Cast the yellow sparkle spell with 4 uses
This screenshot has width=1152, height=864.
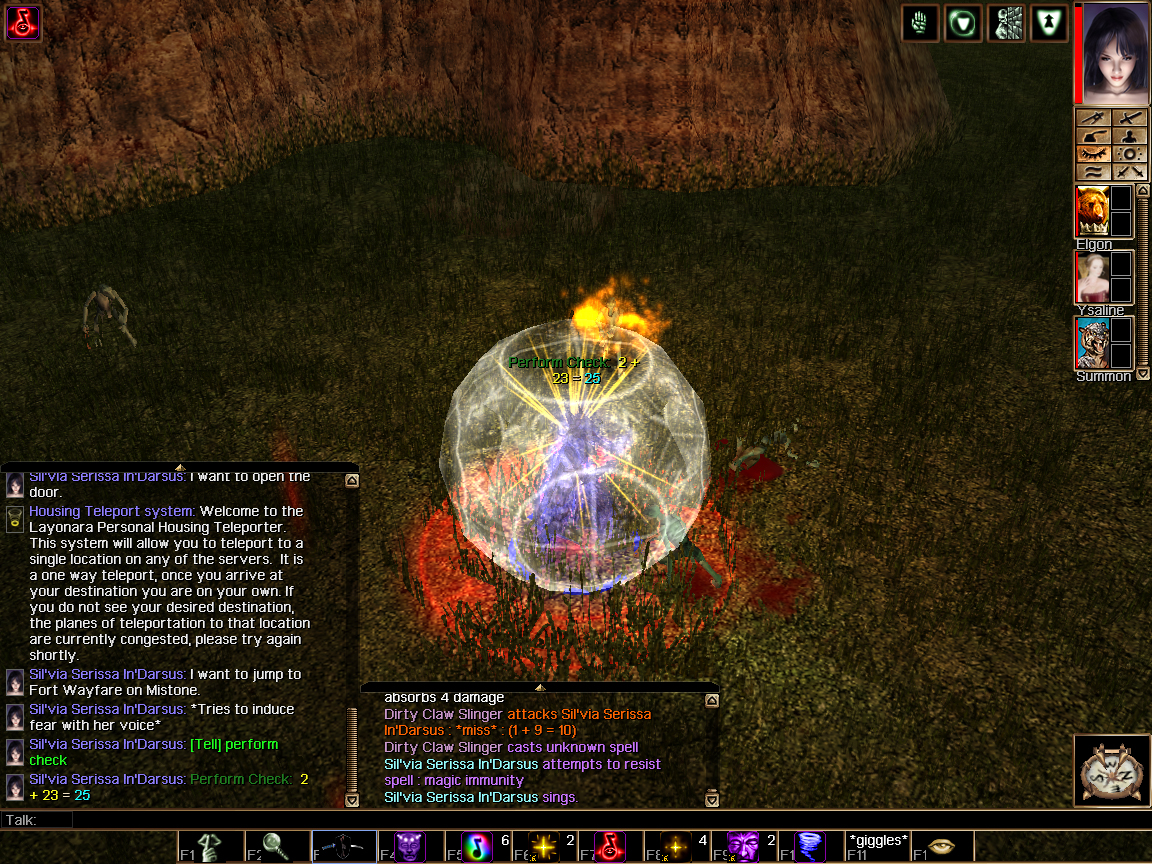click(x=676, y=847)
